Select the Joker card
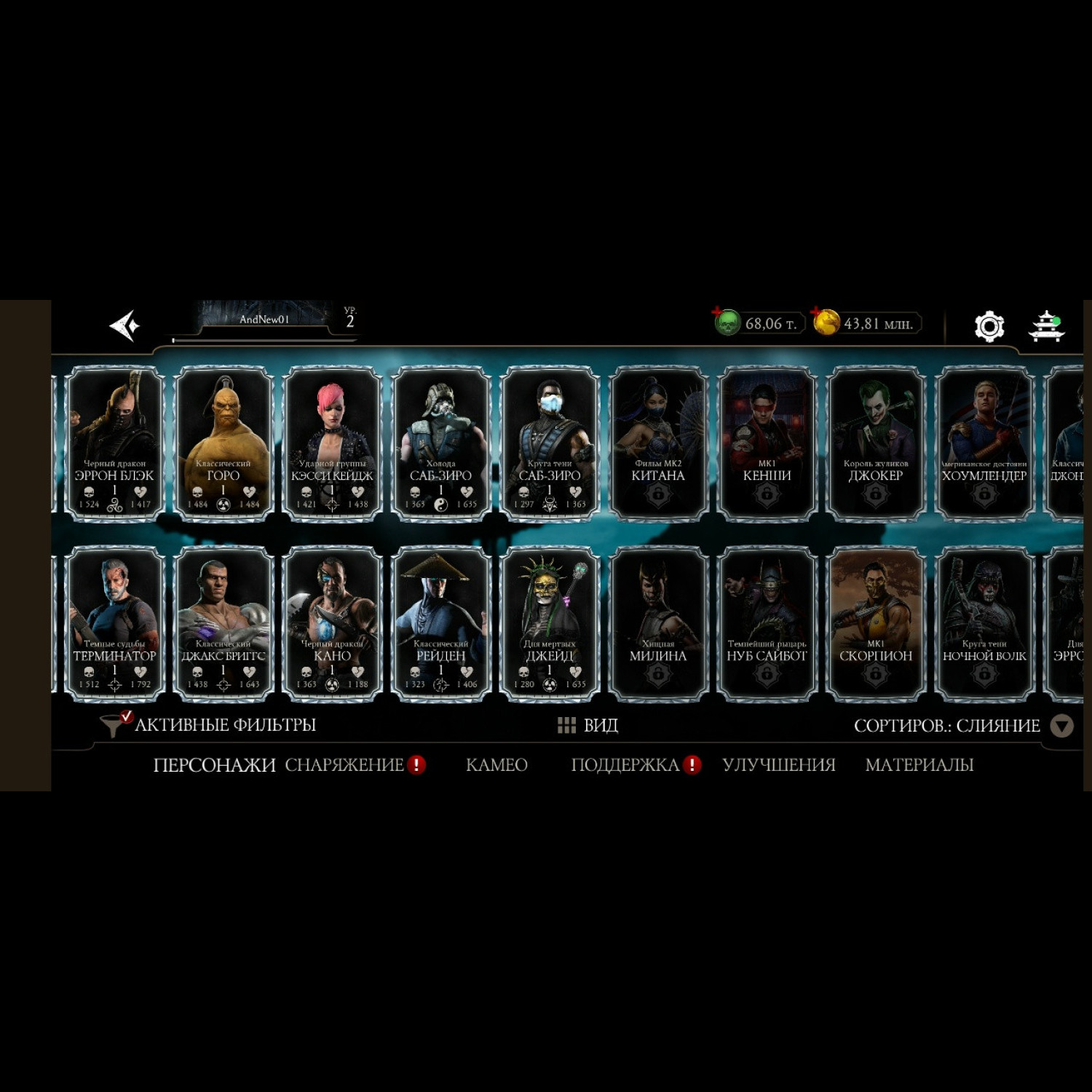 point(876,443)
